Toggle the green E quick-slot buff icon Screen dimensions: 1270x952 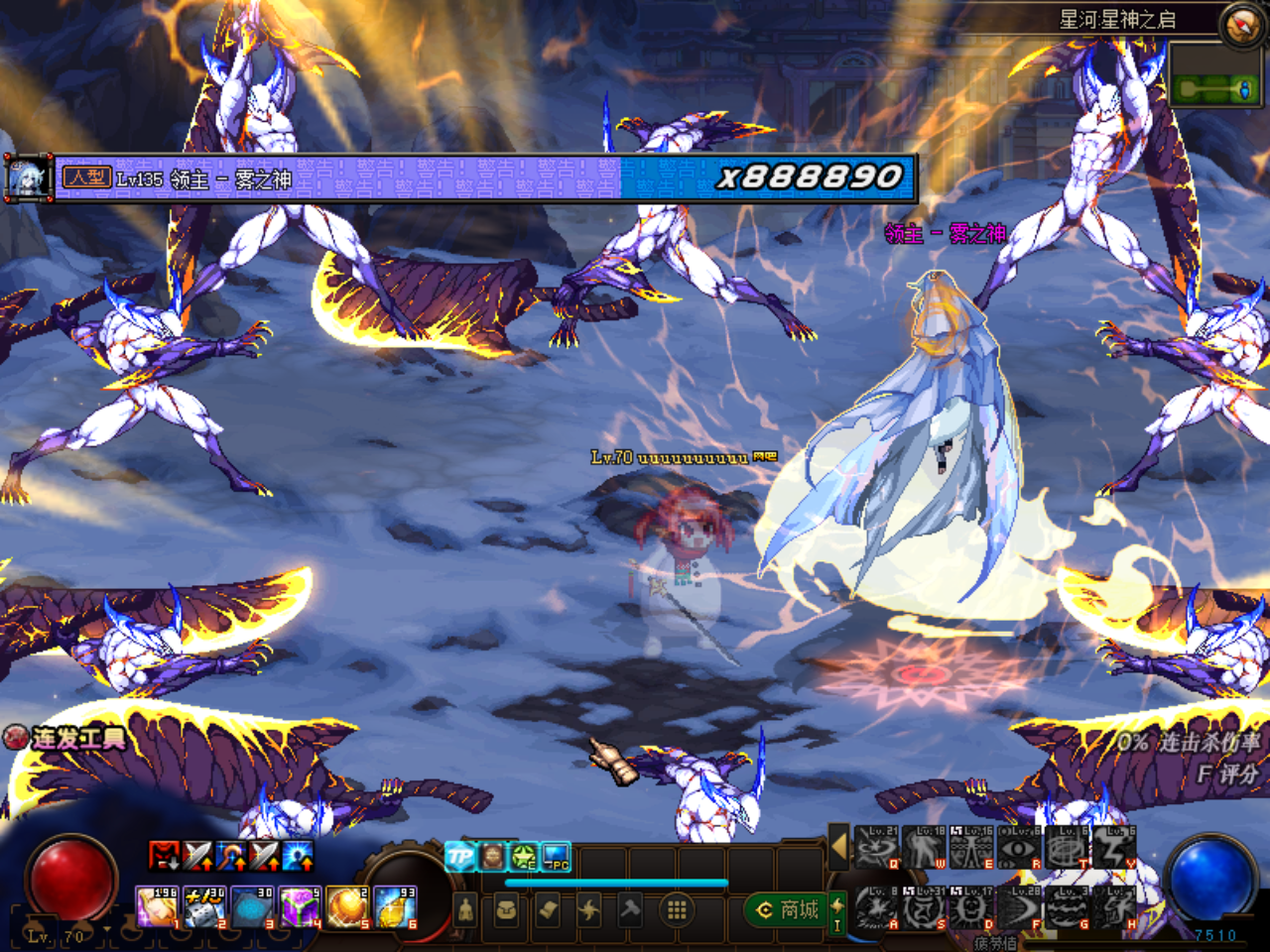523,857
